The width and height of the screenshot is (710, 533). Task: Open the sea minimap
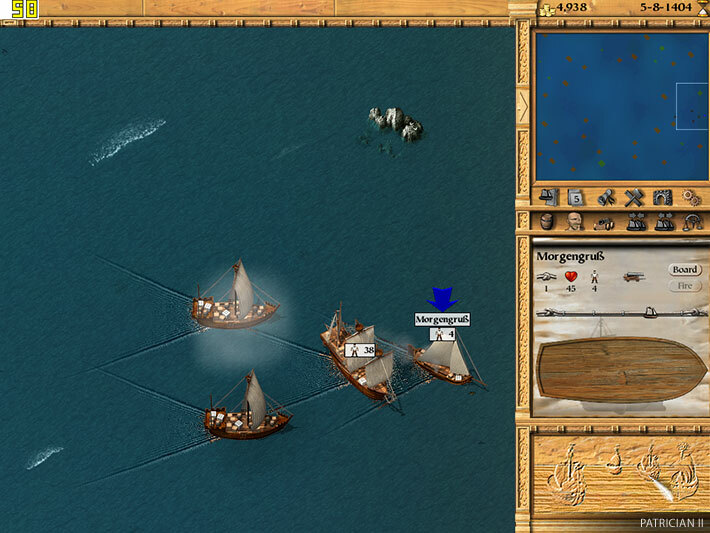[x=619, y=105]
